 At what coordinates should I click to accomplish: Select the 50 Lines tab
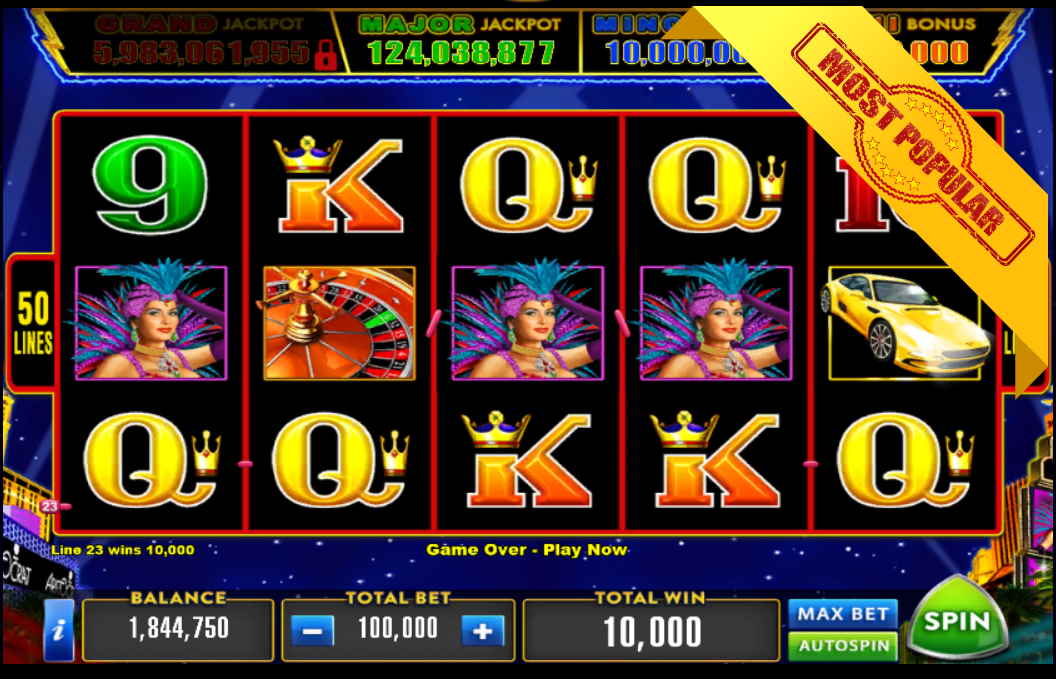32,323
